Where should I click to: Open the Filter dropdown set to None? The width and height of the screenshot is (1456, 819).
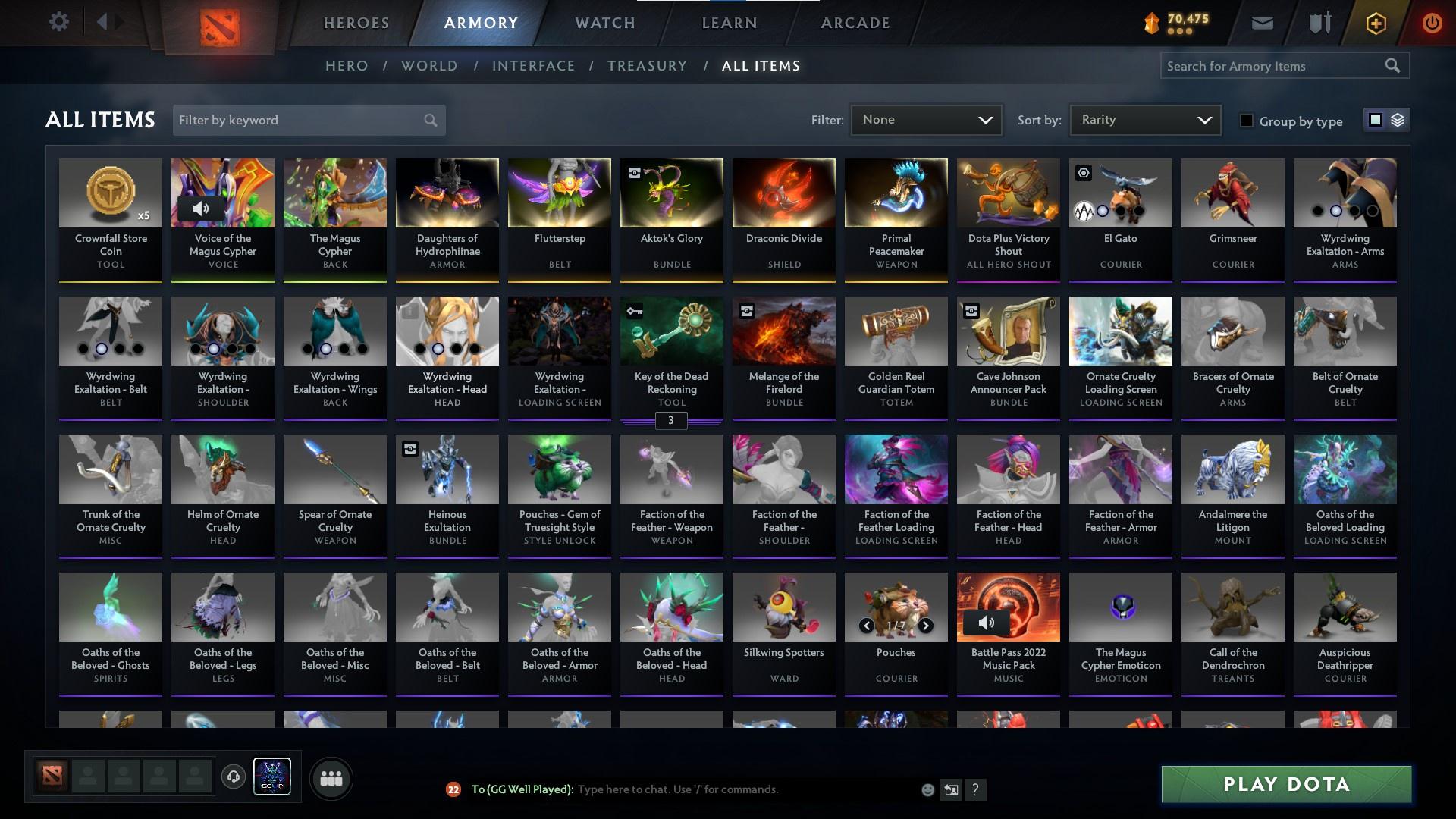(926, 119)
